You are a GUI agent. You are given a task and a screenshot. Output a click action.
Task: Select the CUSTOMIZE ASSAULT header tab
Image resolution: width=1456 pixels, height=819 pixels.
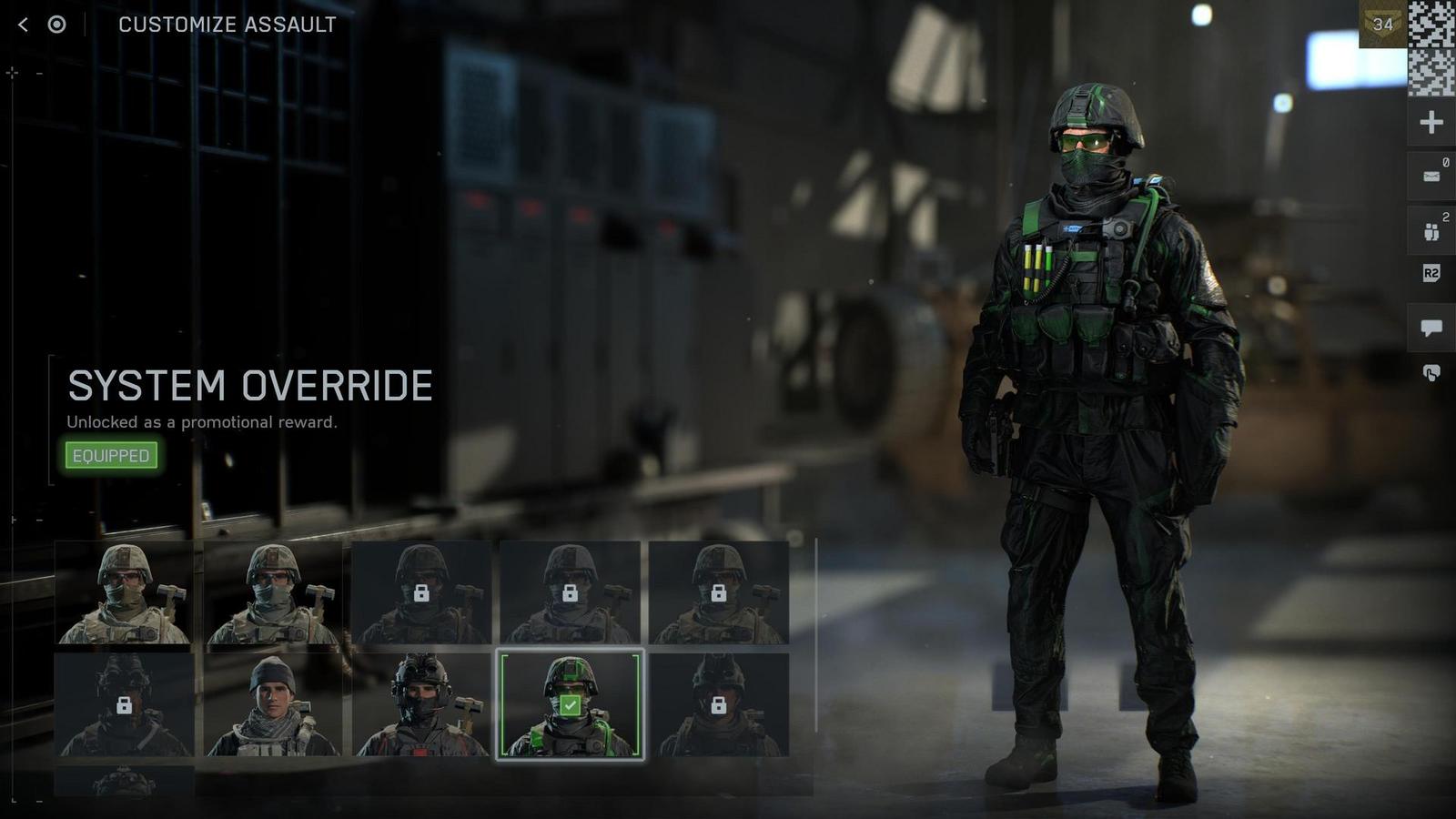click(226, 25)
